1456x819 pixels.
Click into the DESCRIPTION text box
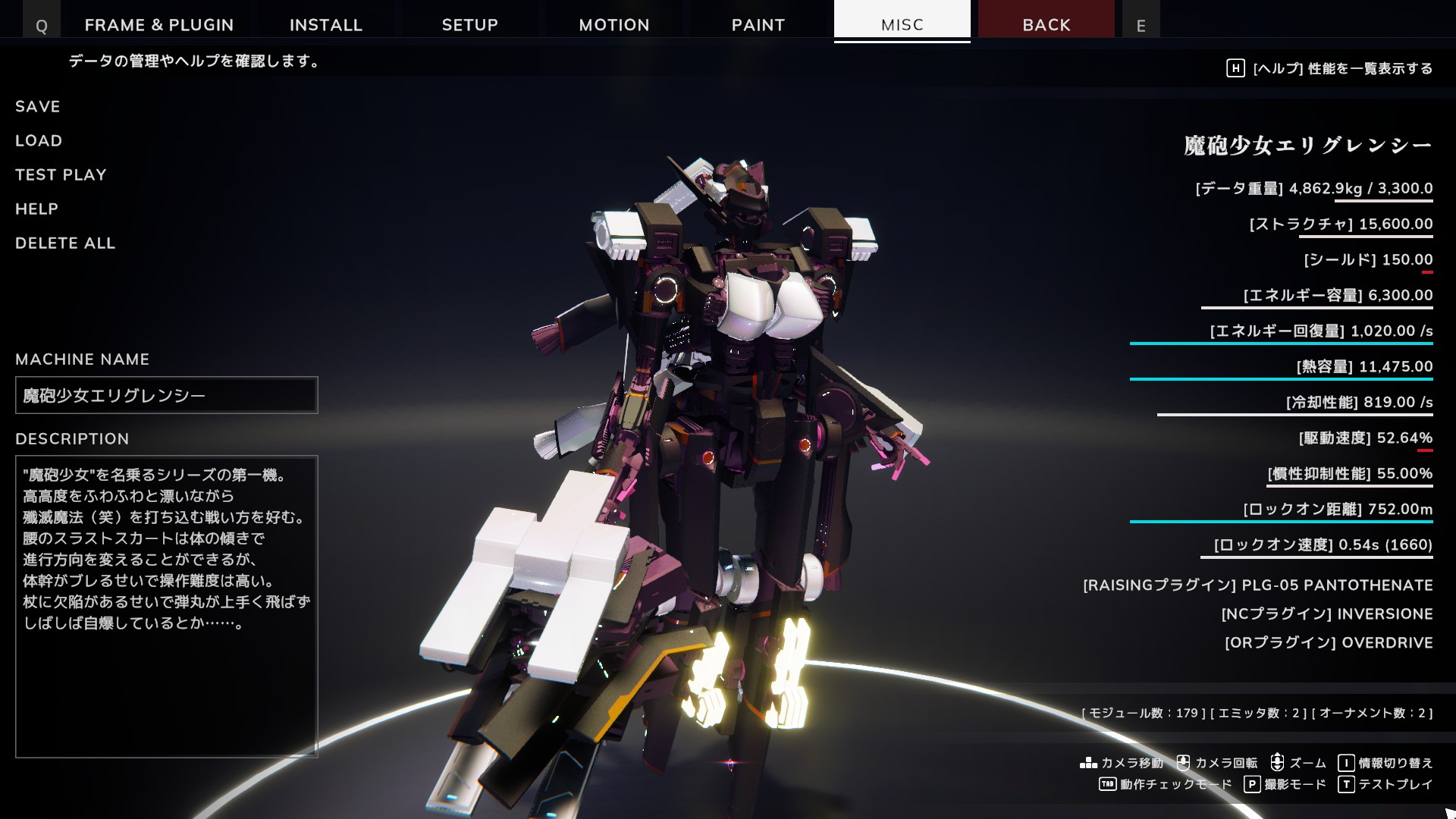[167, 607]
